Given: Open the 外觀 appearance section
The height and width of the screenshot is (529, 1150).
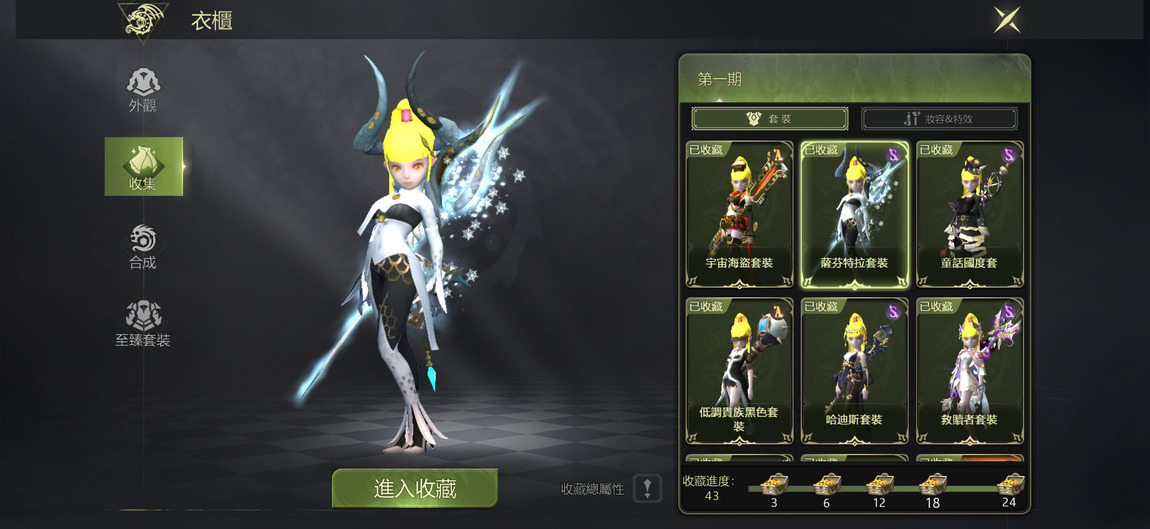Looking at the screenshot, I should tap(143, 90).
